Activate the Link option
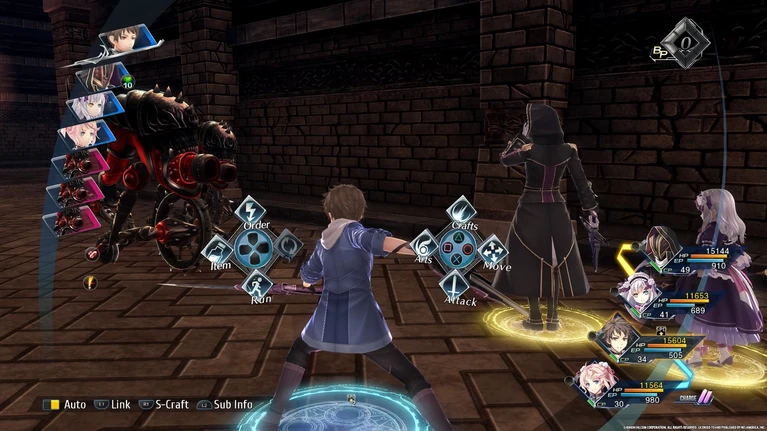The width and height of the screenshot is (767, 431). 112,405
